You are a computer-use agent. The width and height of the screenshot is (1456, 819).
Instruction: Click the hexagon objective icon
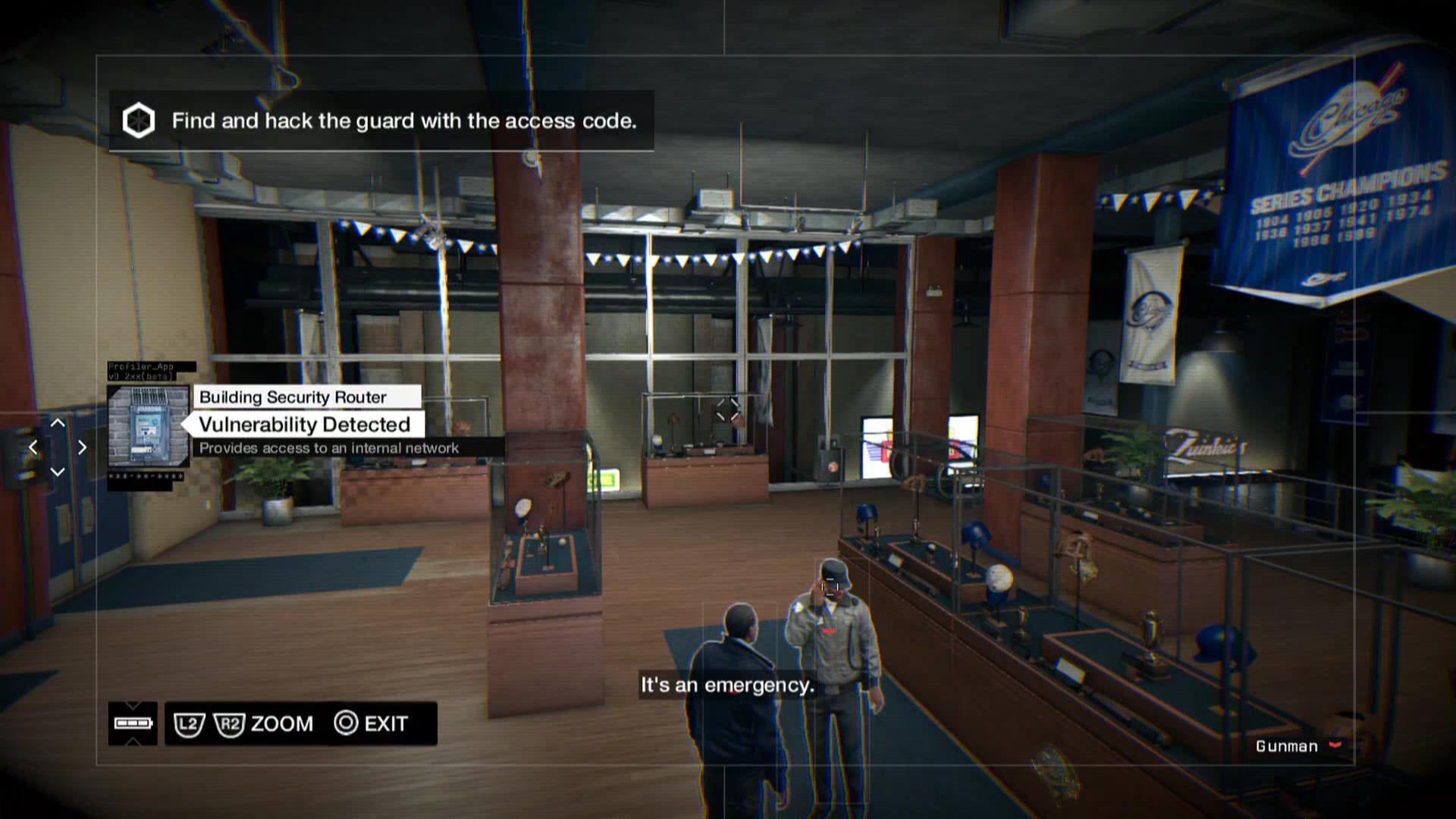coord(139,121)
